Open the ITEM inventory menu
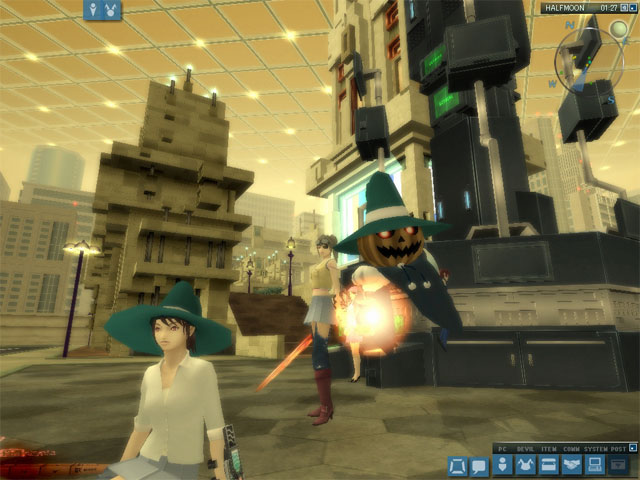640x480 pixels. tap(547, 465)
